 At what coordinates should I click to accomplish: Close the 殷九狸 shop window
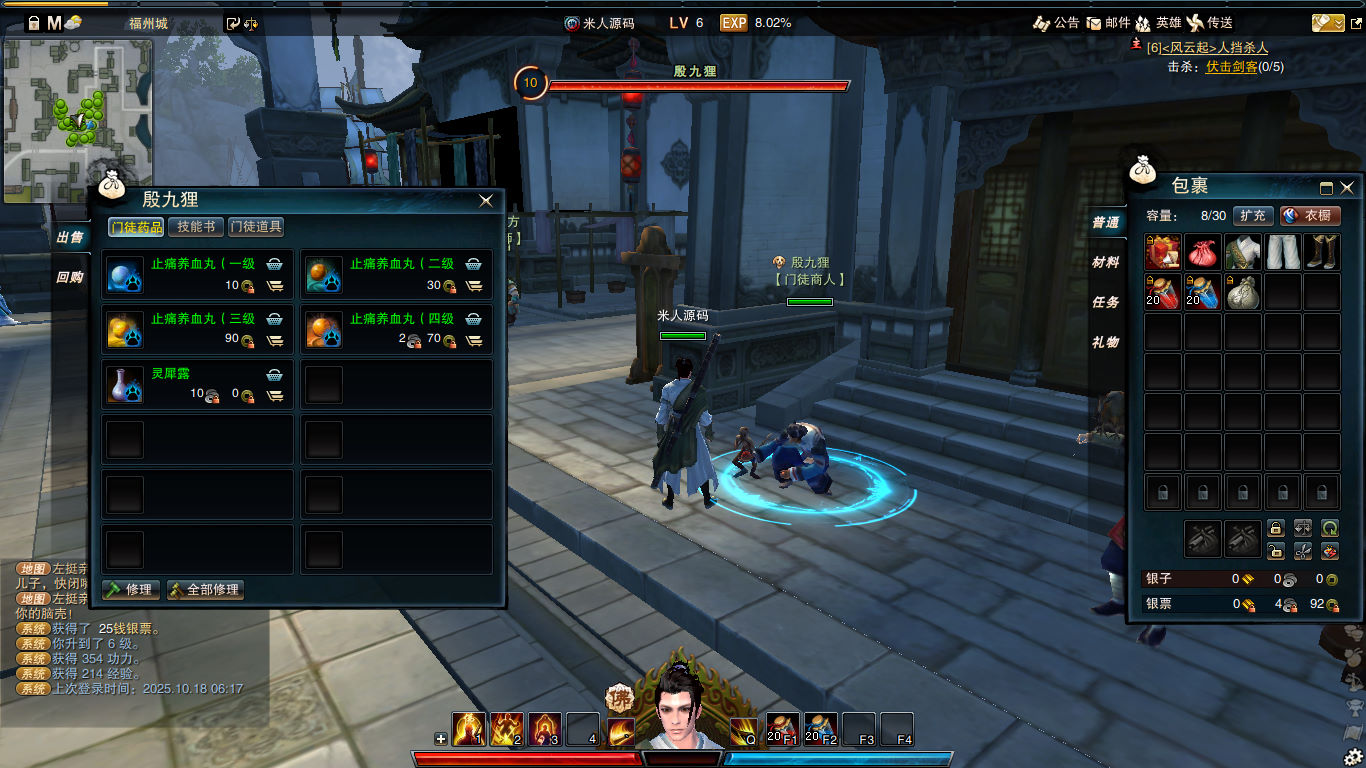(x=486, y=200)
